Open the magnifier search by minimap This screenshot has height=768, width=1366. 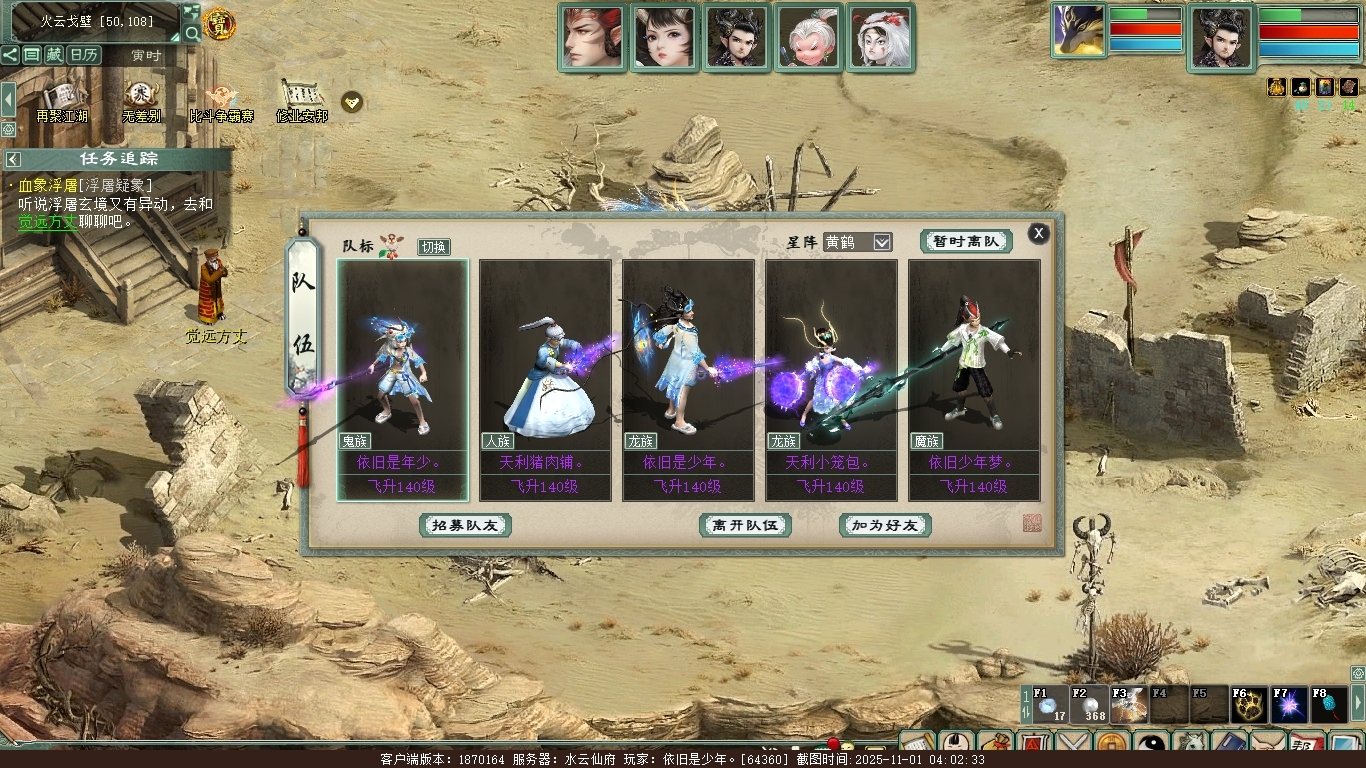(191, 33)
